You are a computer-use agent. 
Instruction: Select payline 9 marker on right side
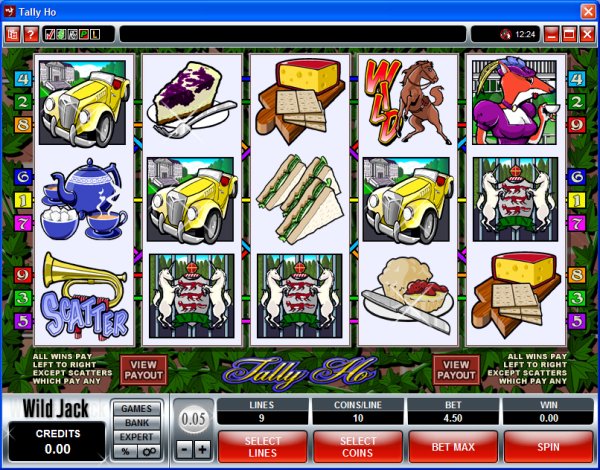(x=576, y=126)
